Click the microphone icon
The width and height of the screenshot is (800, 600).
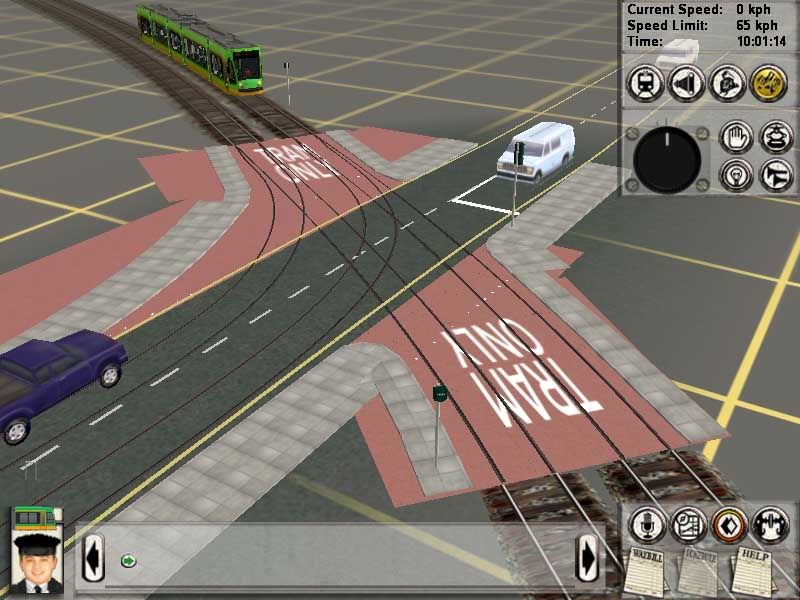tap(645, 524)
